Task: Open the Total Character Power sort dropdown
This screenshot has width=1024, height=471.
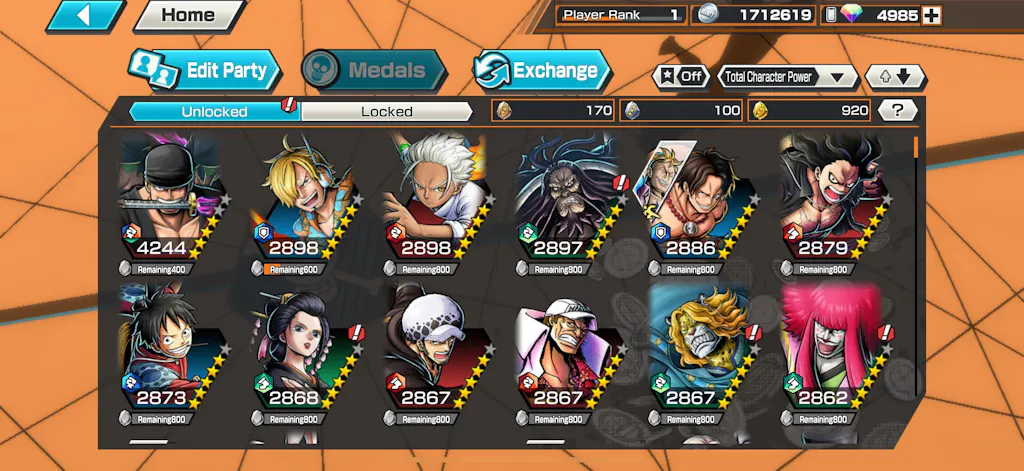Action: click(x=788, y=76)
